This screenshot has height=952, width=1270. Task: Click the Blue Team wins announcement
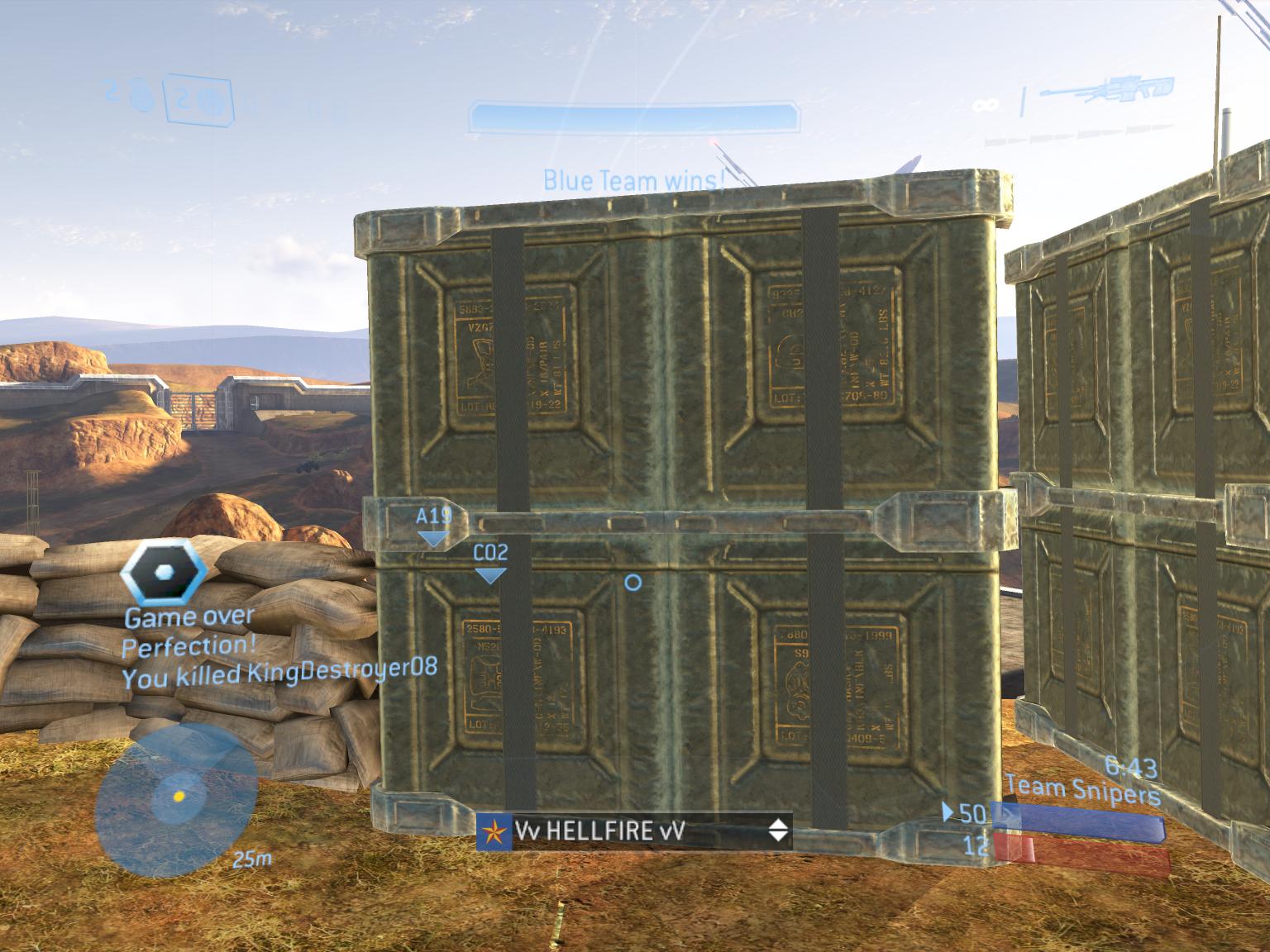pyautogui.click(x=634, y=180)
